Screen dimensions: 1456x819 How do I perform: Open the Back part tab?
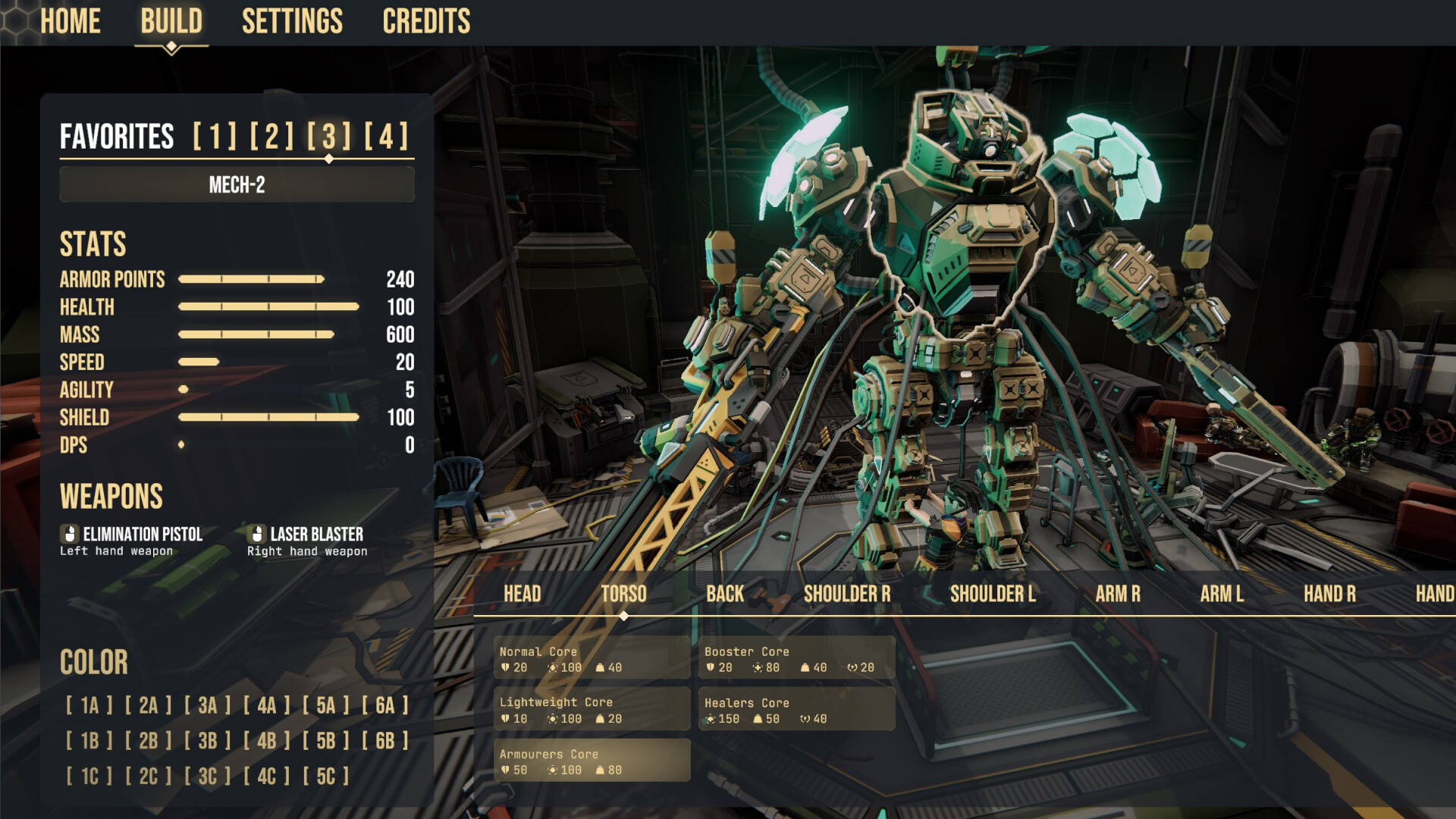(725, 594)
